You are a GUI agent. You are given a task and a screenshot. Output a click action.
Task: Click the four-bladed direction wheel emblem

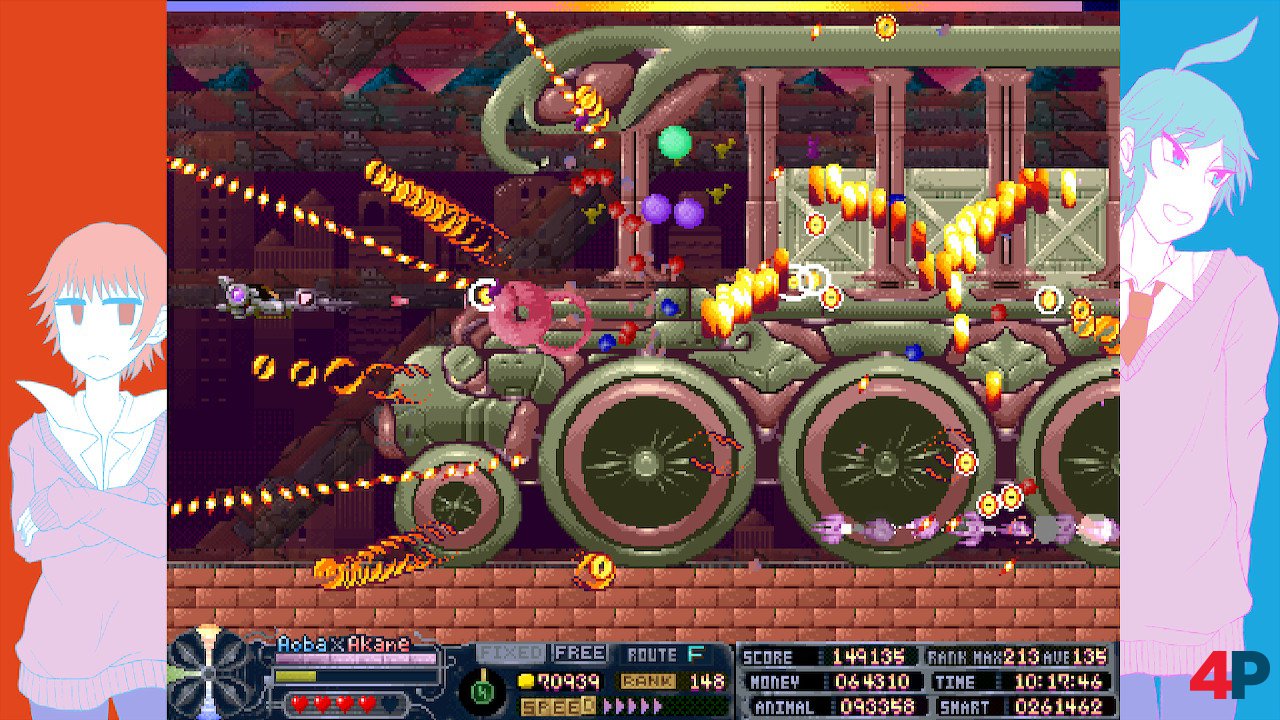(x=208, y=672)
